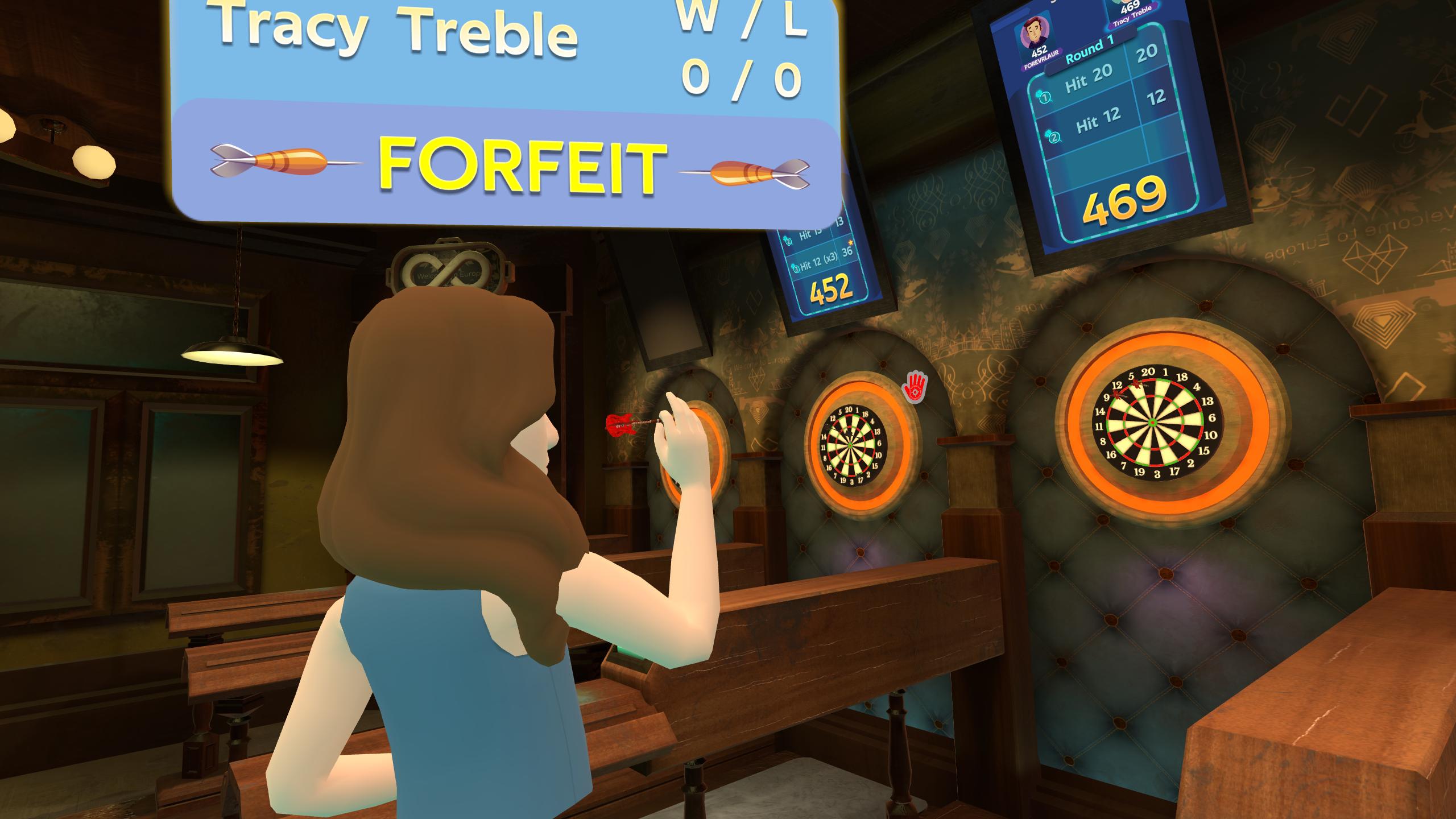The image size is (1456, 819).
Task: Click the dart throw marker for turn 1
Action: pyautogui.click(x=1044, y=97)
